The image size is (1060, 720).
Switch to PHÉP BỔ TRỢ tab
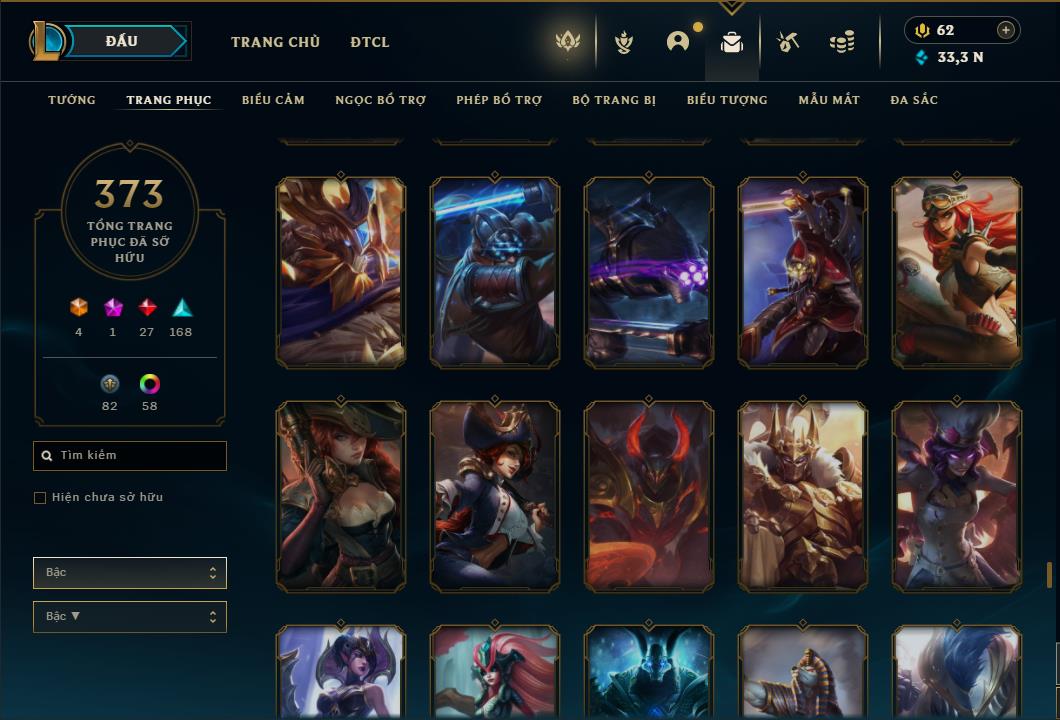click(499, 100)
